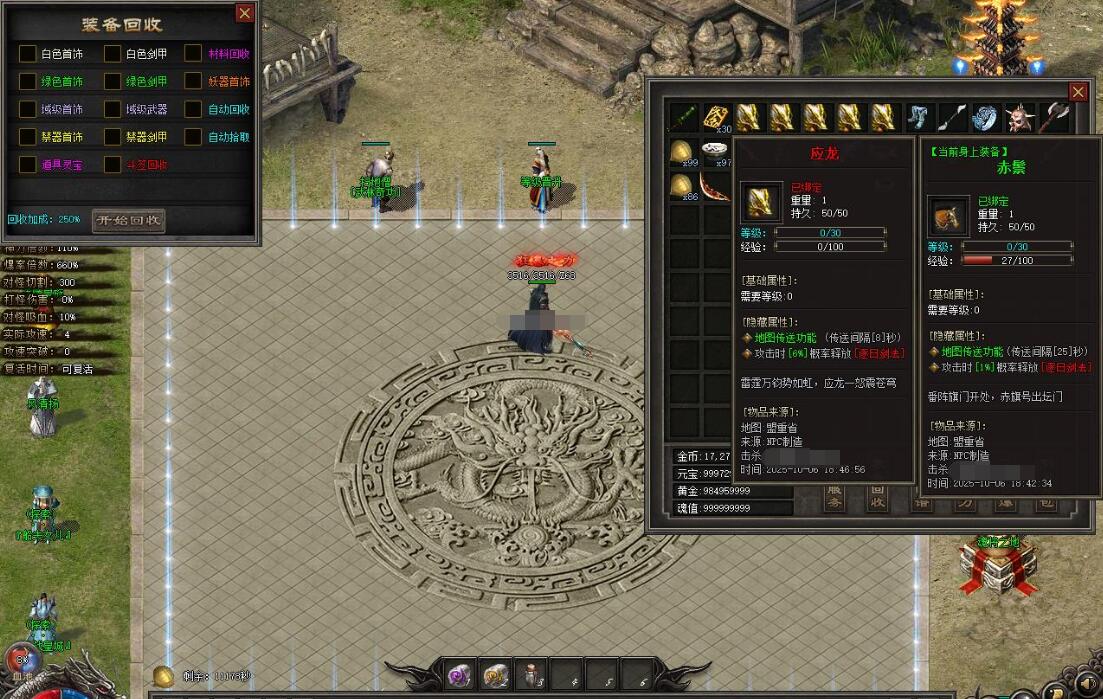Toggle the 自动回收 checkbox
1103x699 pixels.
[x=193, y=109]
